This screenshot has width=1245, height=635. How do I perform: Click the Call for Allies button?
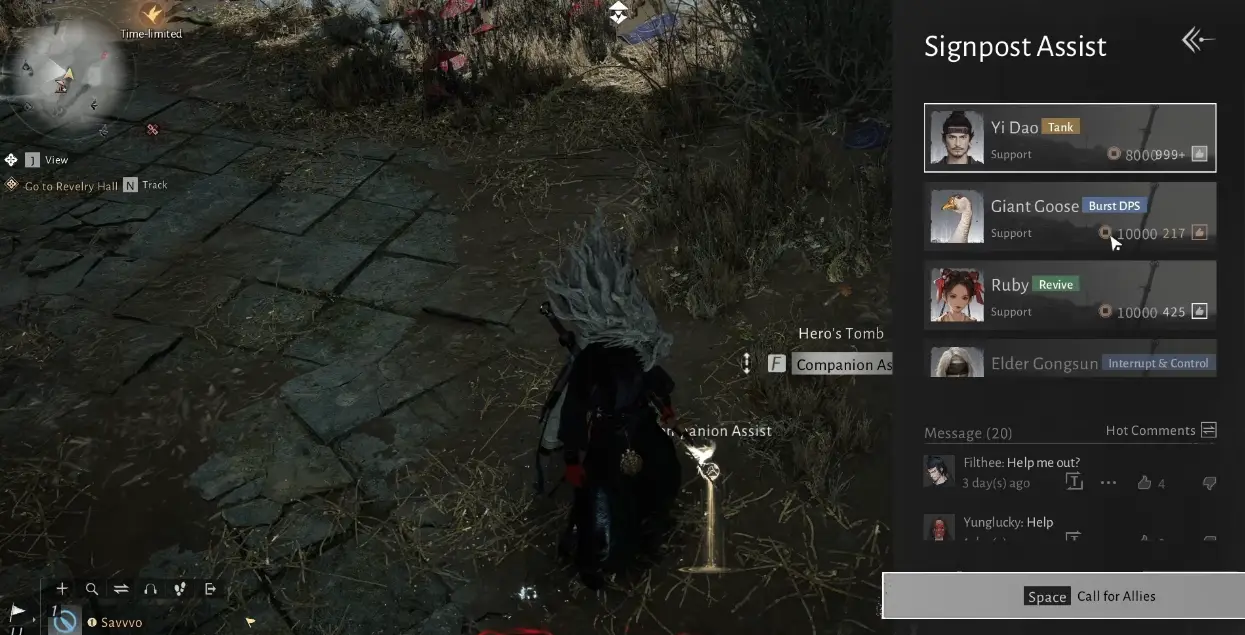(x=1063, y=596)
